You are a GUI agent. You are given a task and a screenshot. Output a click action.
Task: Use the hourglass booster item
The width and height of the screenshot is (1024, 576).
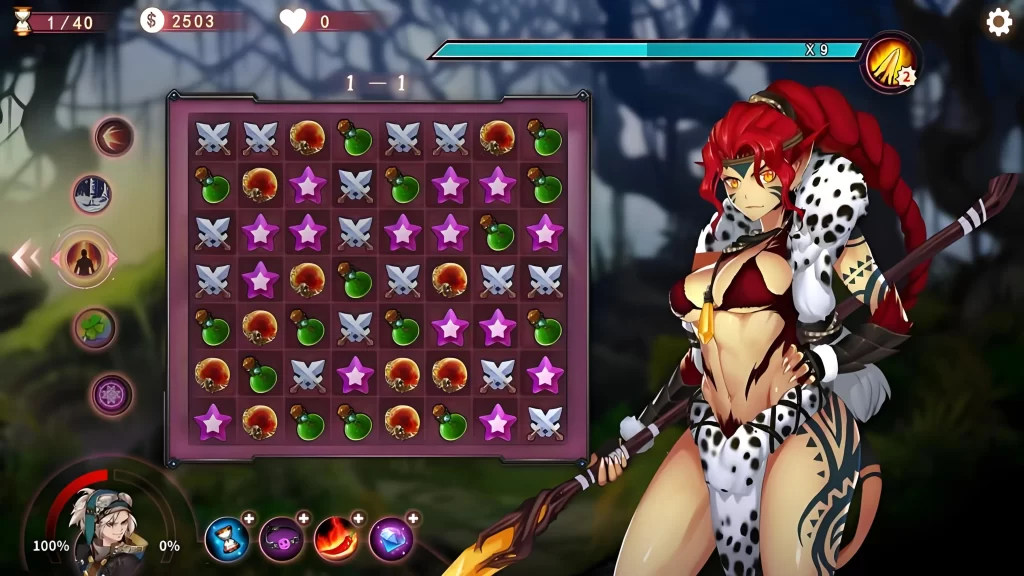pos(227,540)
